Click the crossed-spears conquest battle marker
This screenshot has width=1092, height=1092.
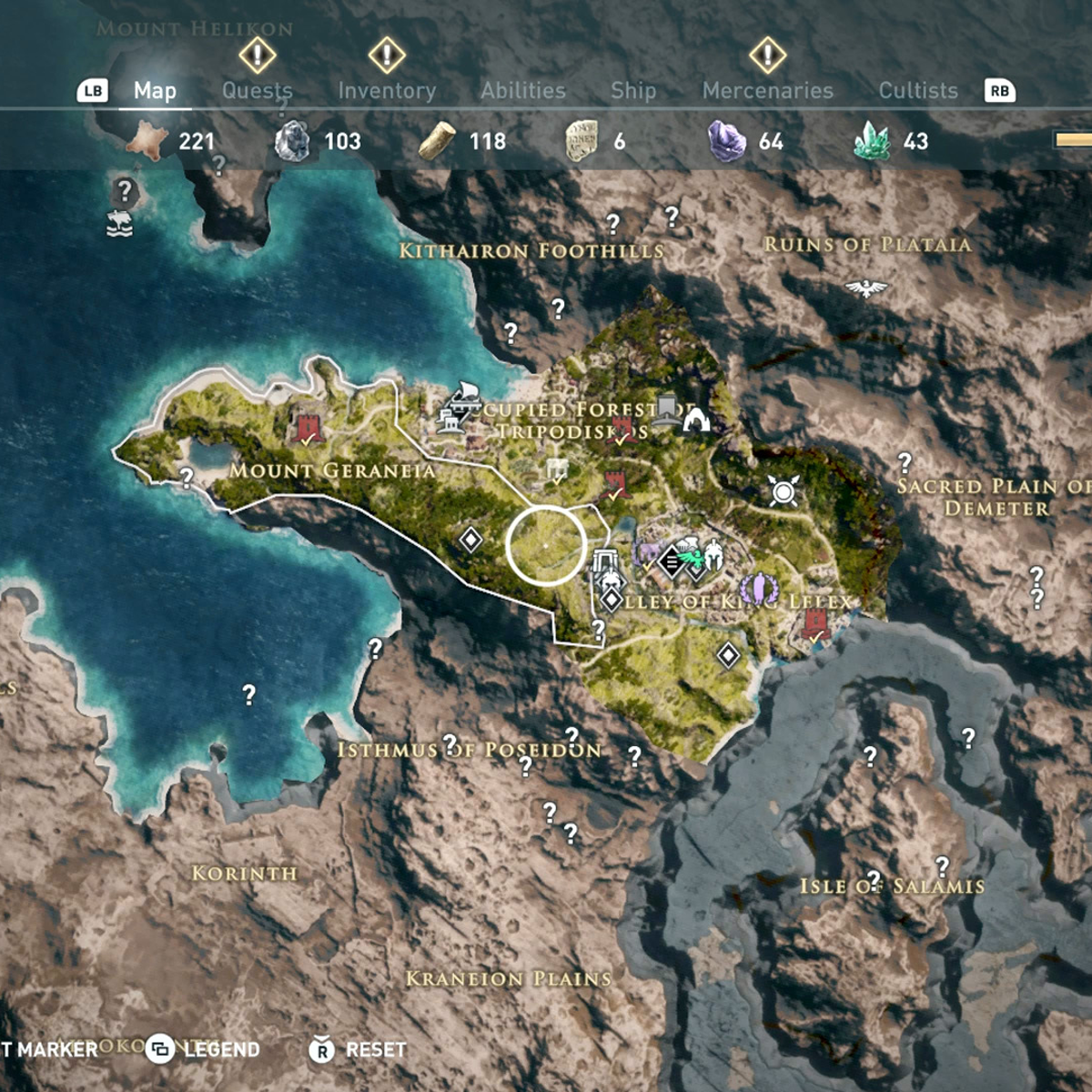[x=784, y=491]
